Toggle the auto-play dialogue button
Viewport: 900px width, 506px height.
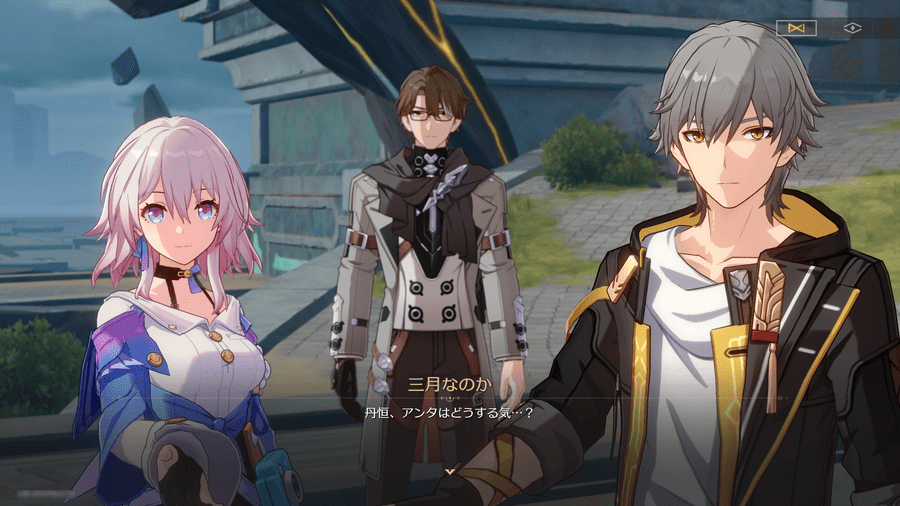tap(796, 28)
